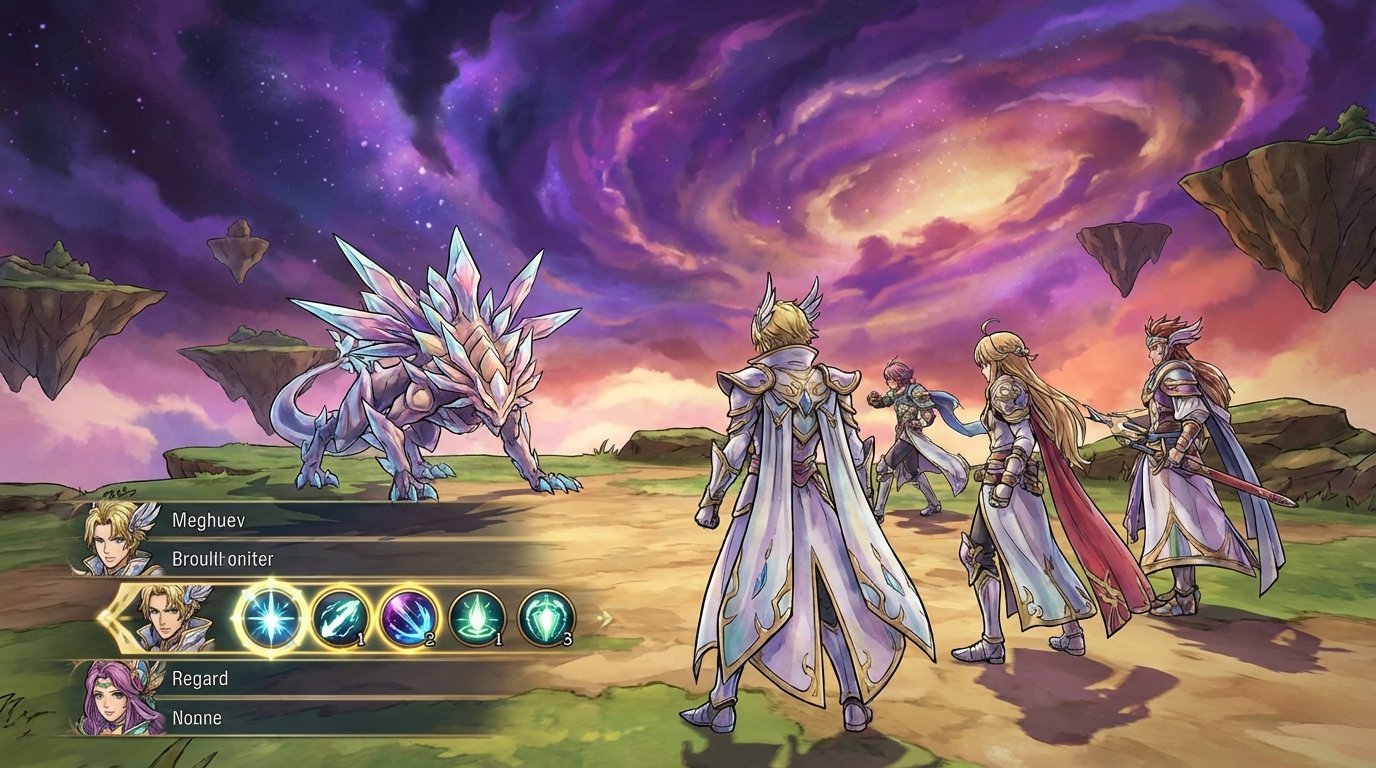1376x768 pixels.
Task: Collapse the skill bar with the left chevron
Action: [113, 620]
